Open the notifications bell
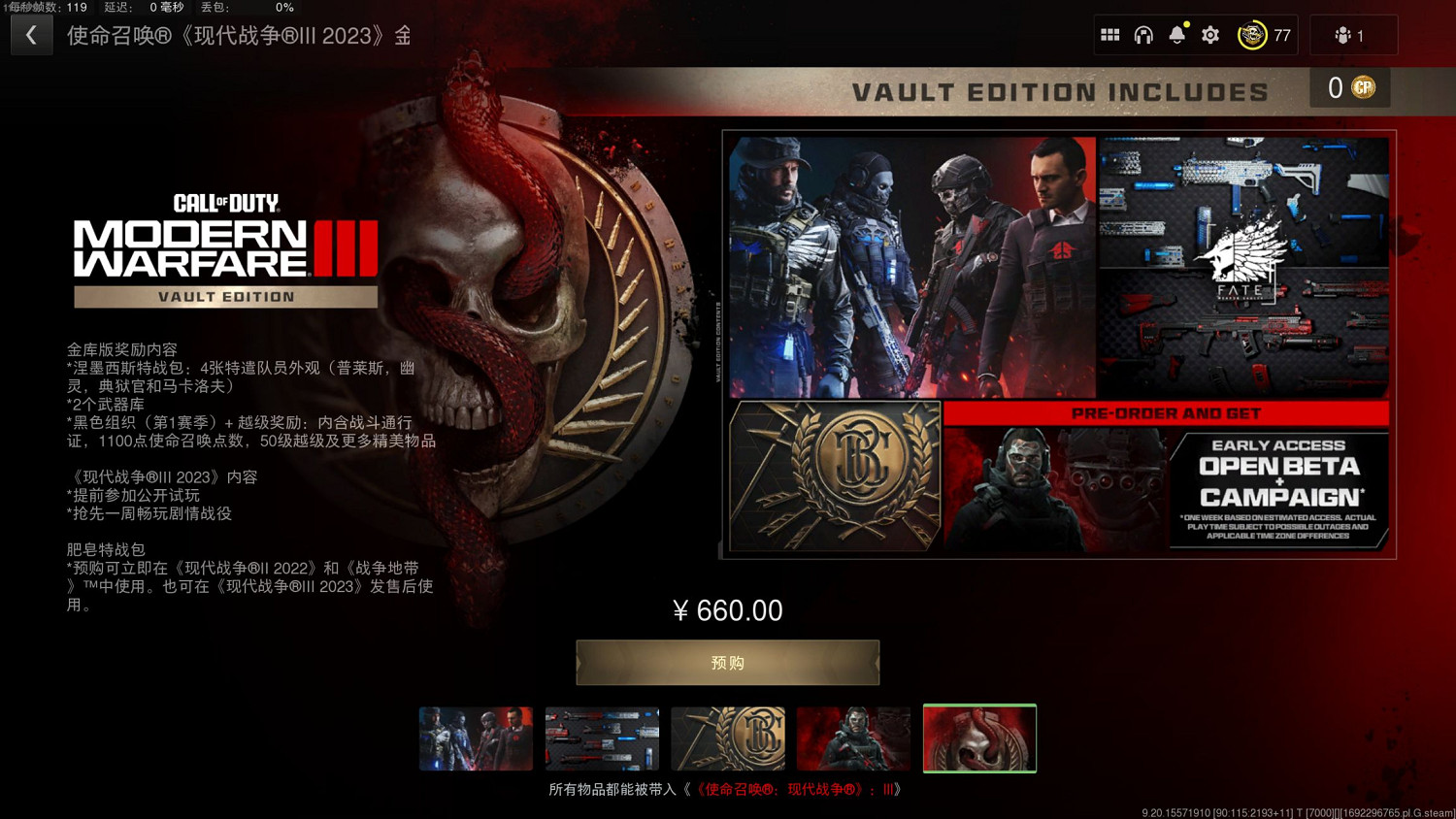This screenshot has width=1456, height=819. (x=1176, y=35)
